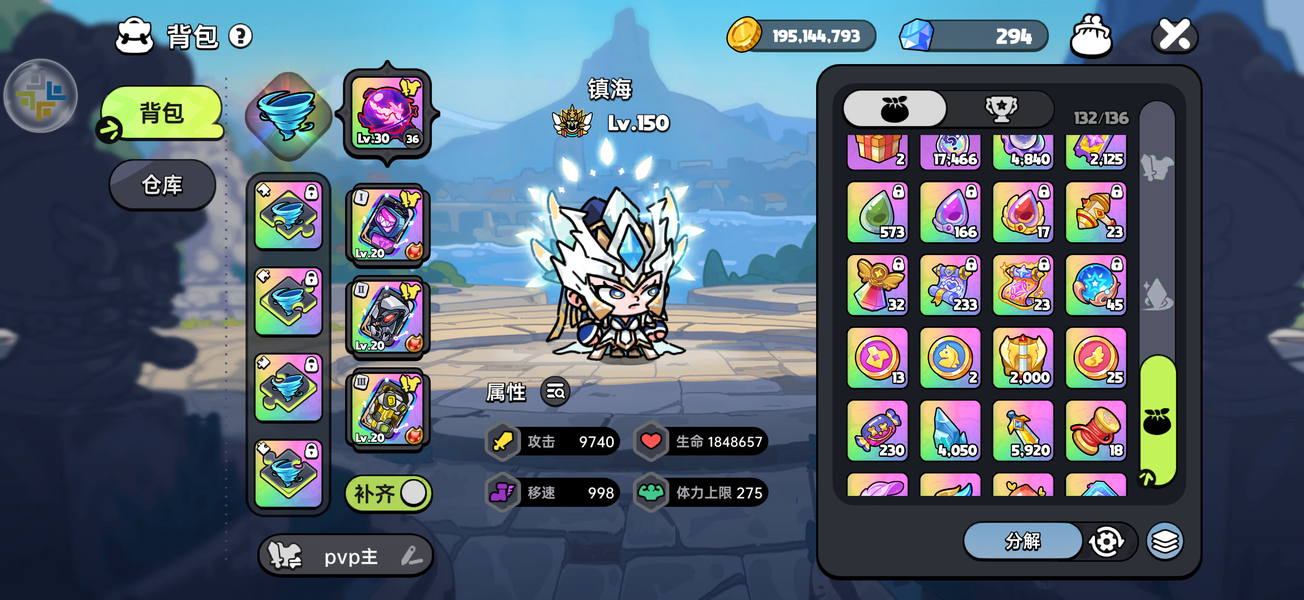Edit the pvp主 loadout name
The width and height of the screenshot is (1304, 600).
tap(412, 557)
